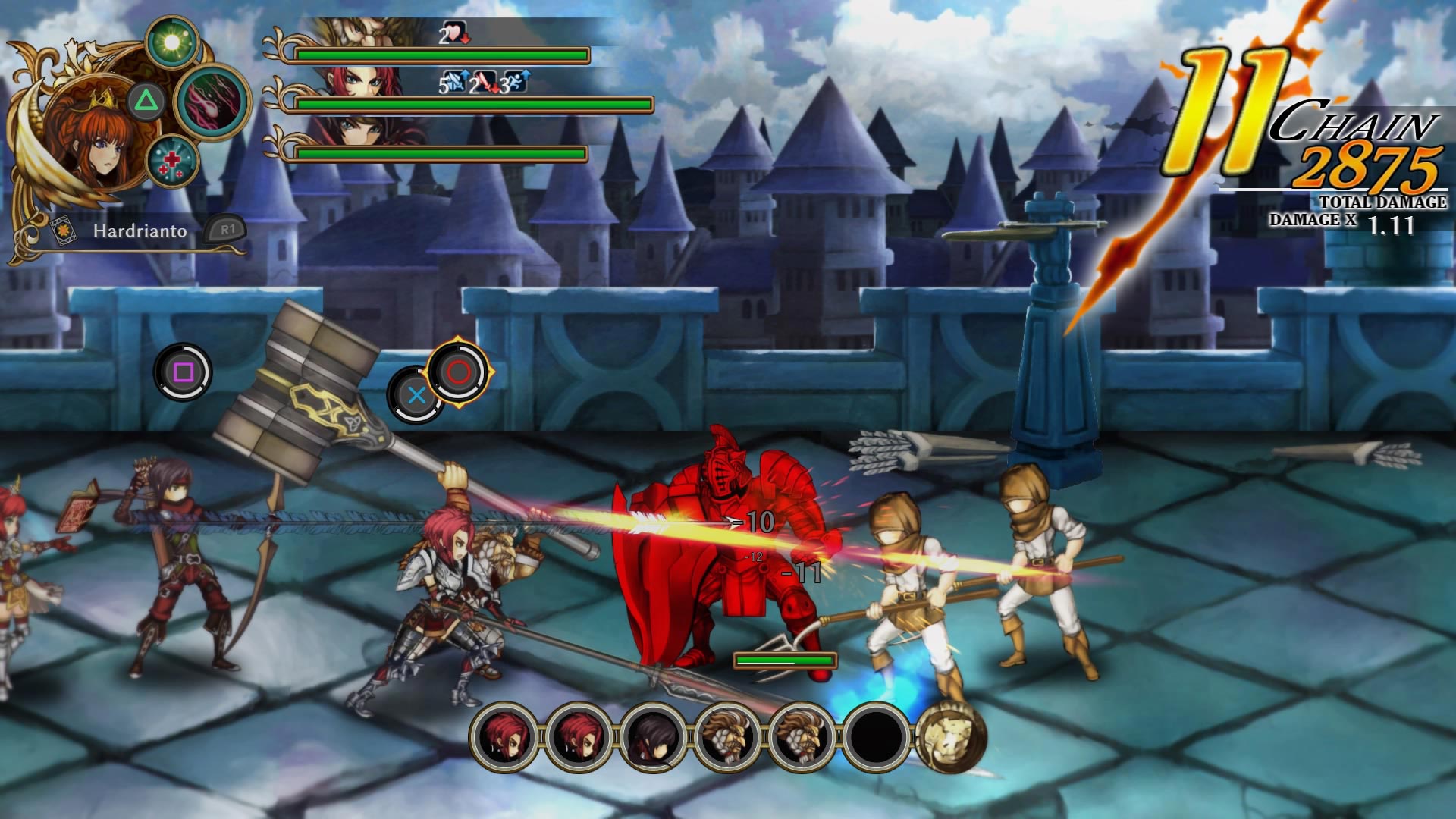Viewport: 1456px width, 819px height.
Task: Click the heart-down debuff icon above first HP bar
Action: coord(456,33)
